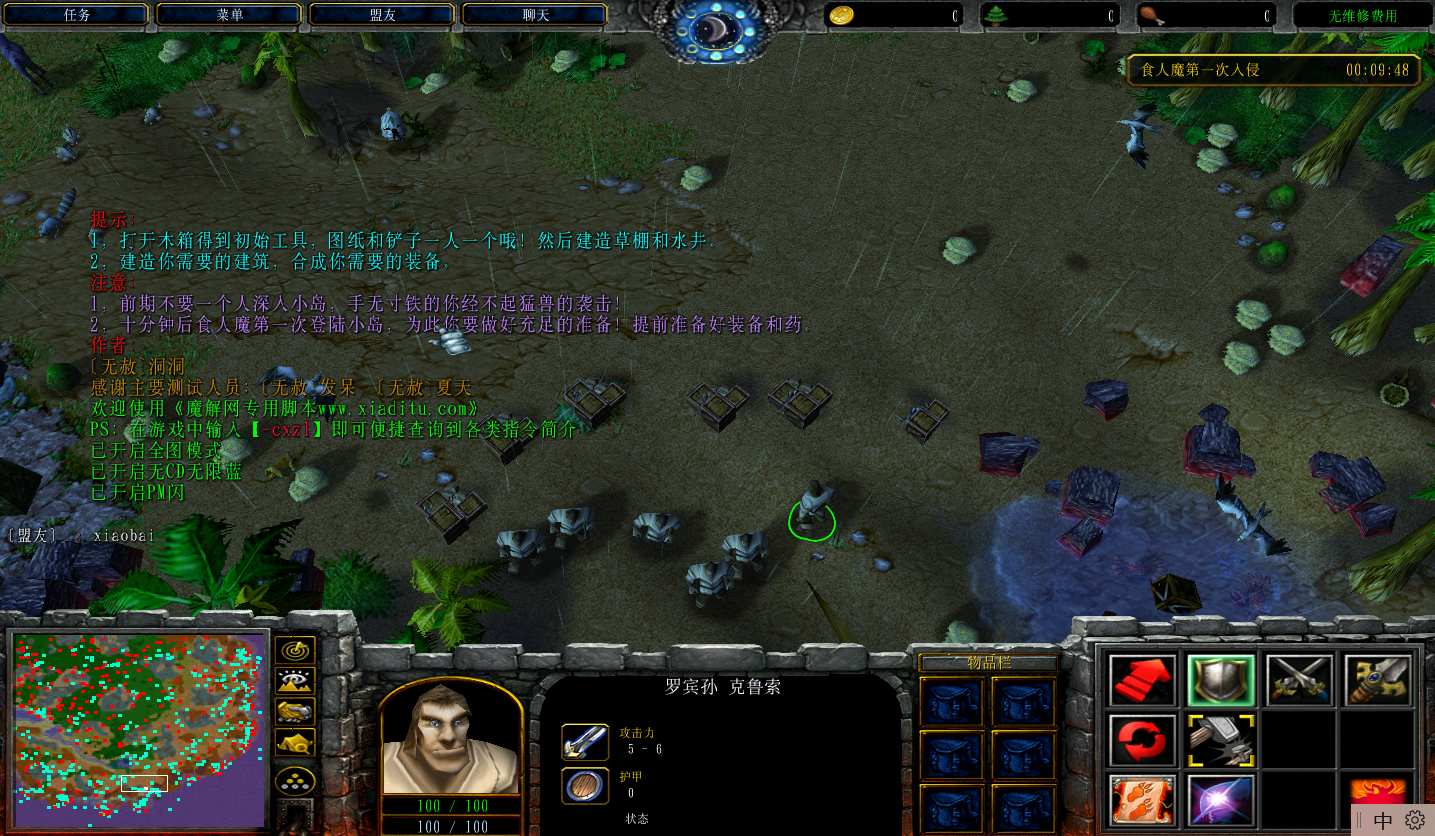Open the 任务 quests menu

77,15
